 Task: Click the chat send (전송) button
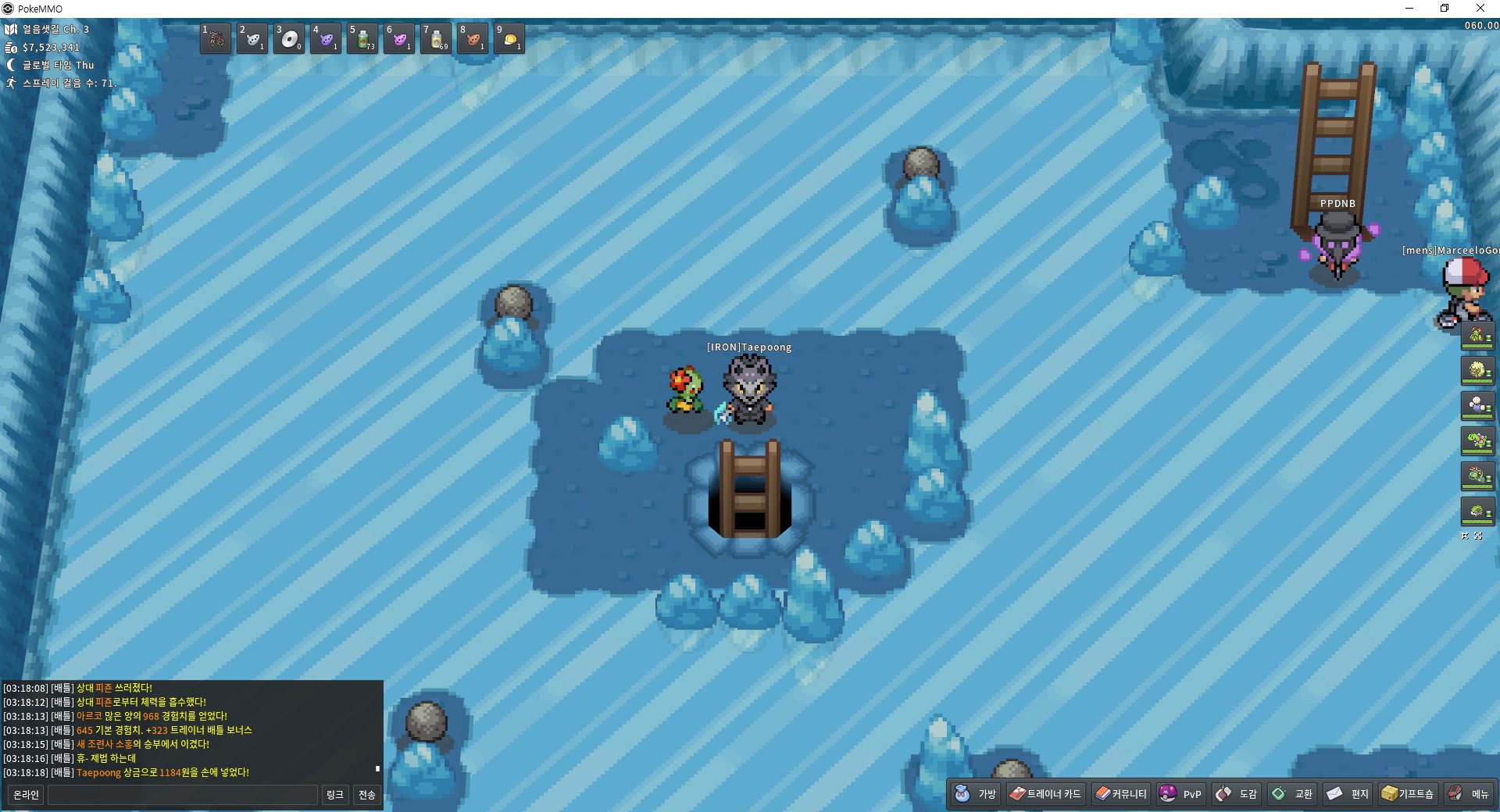pos(367,795)
